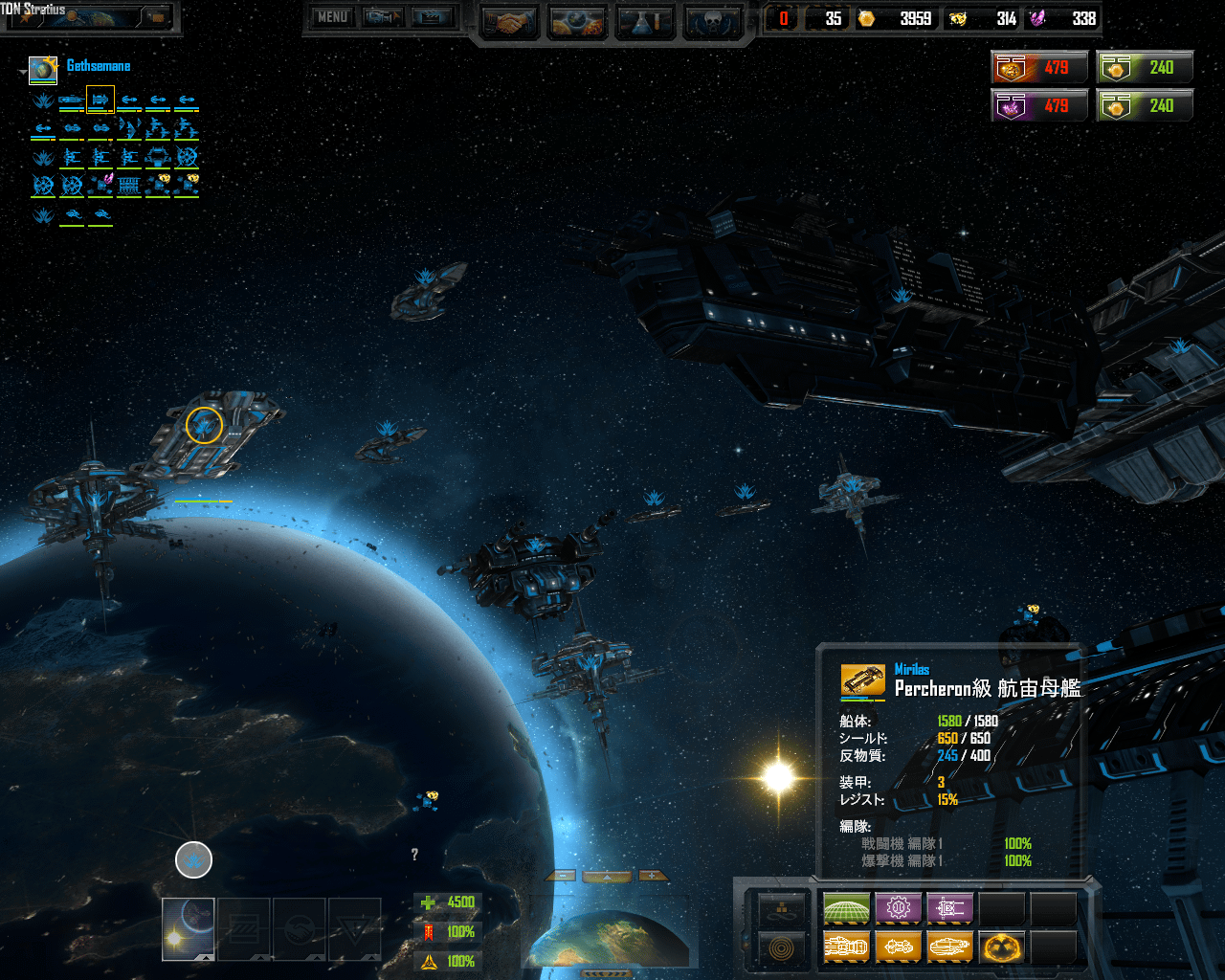
Task: Click the Percheron carrier portrait icon
Action: click(862, 680)
